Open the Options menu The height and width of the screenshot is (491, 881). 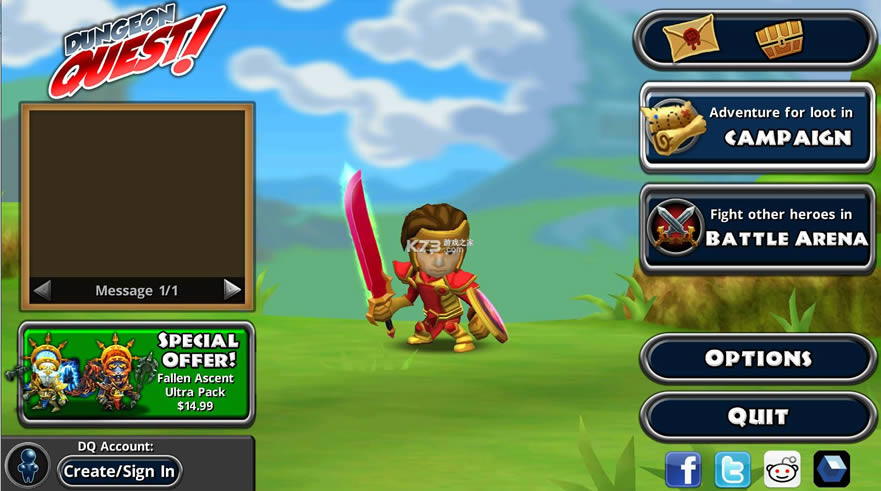pos(757,358)
